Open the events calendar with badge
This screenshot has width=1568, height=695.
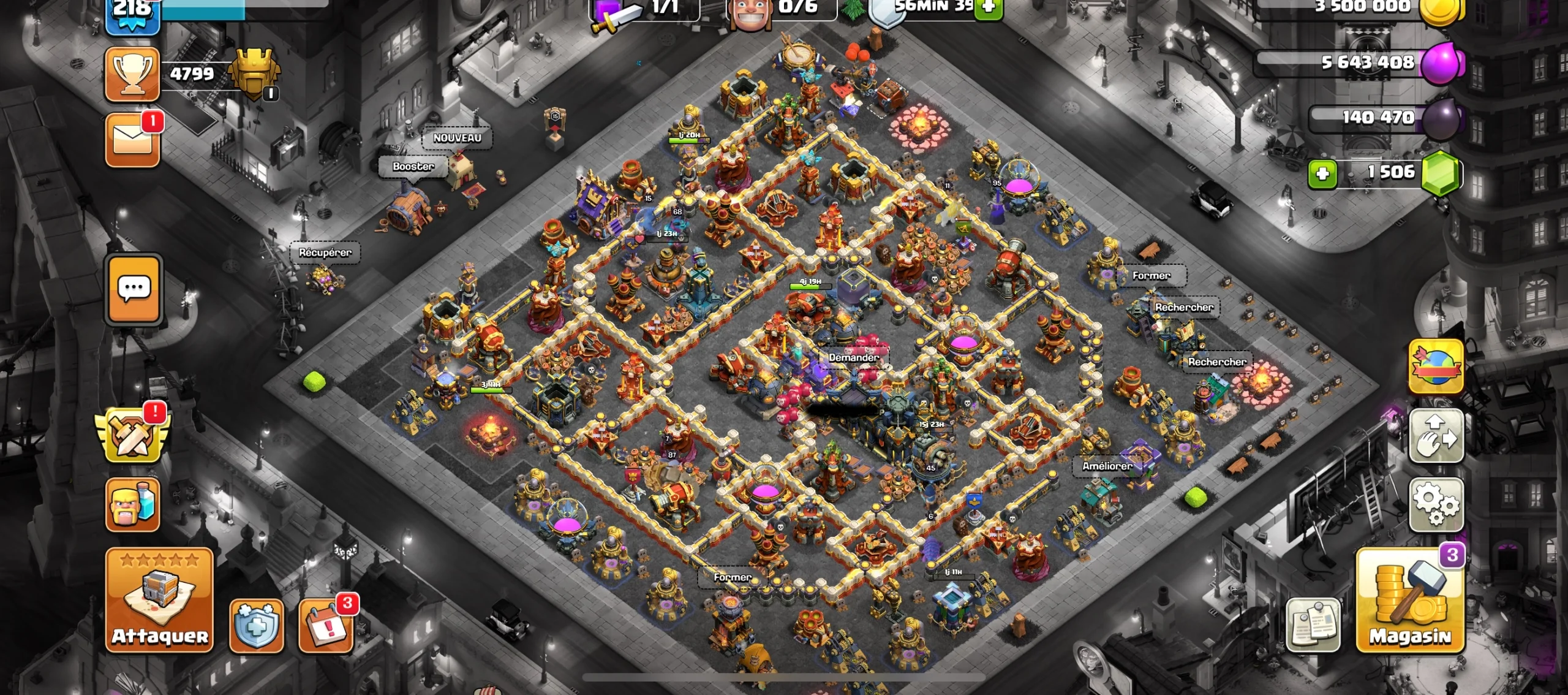tap(326, 626)
